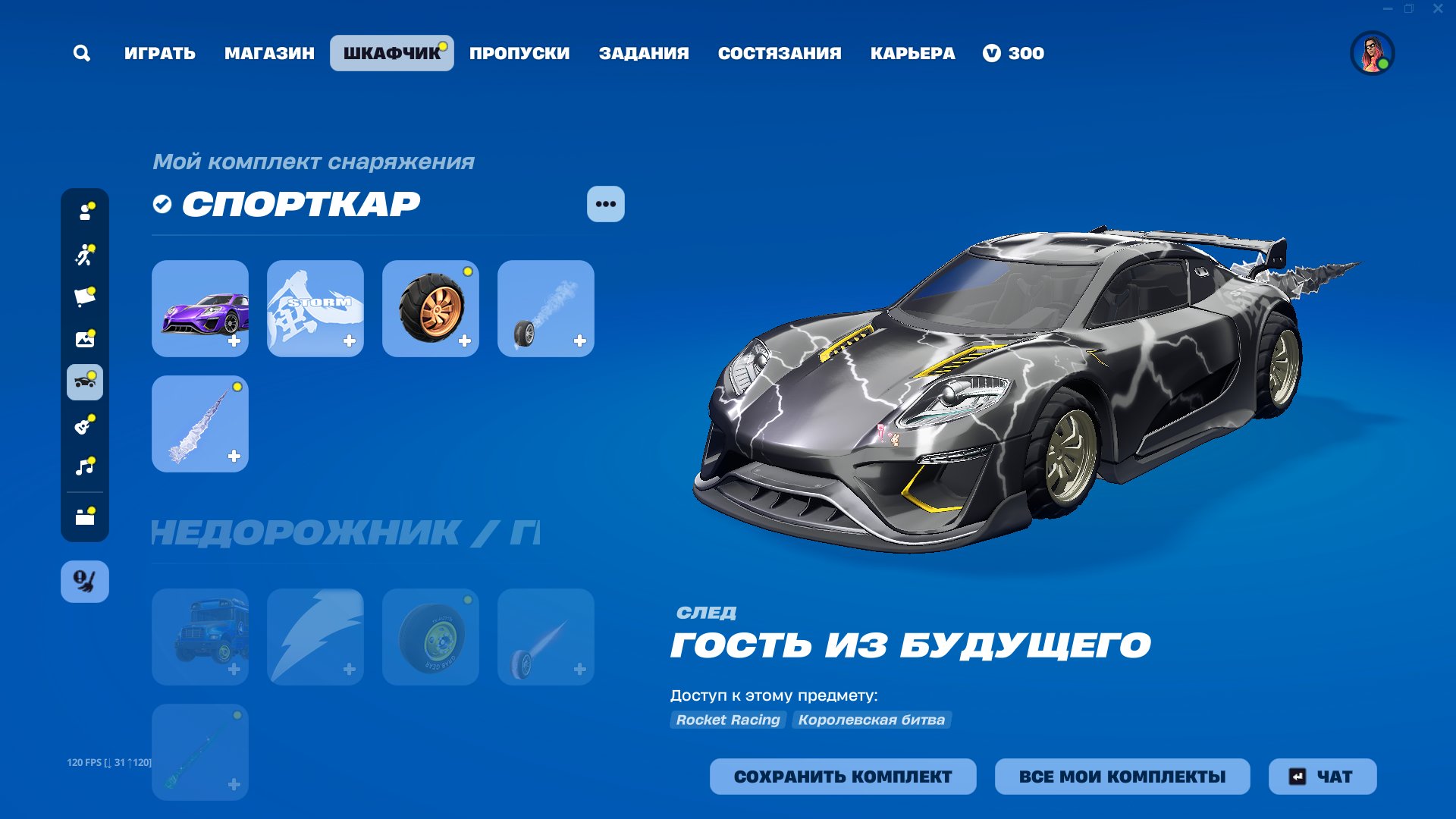The width and height of the screenshot is (1456, 819).
Task: Open the МАГАЗИН tab
Action: click(269, 53)
